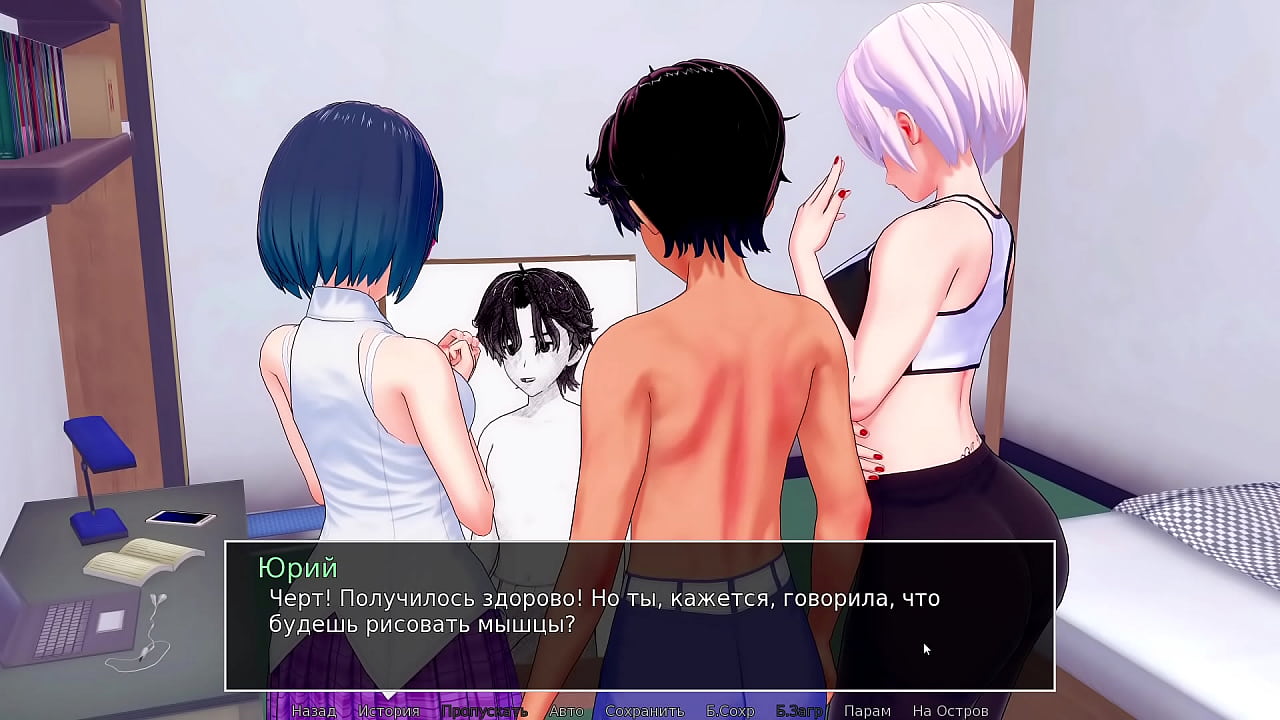
Task: Open the История dialogue log
Action: (x=389, y=711)
